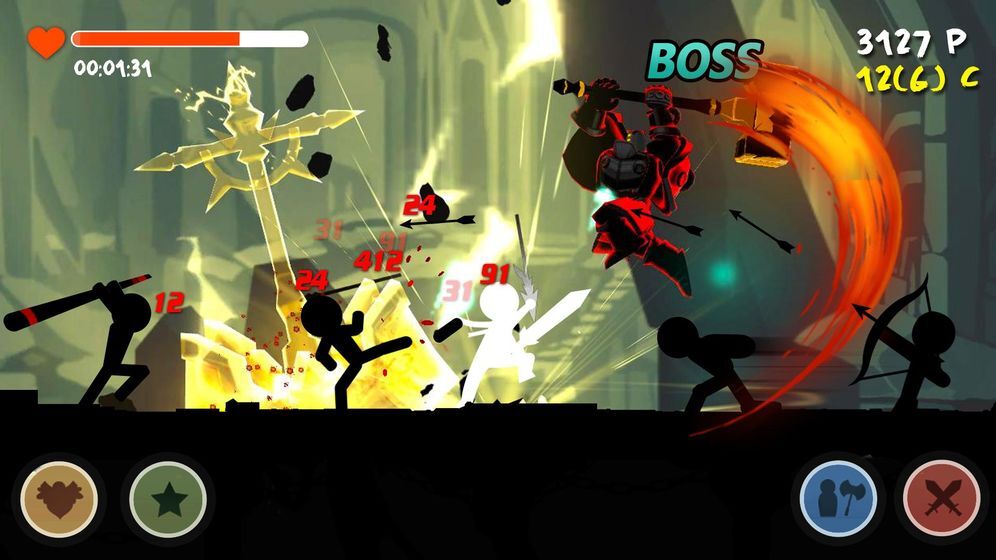Use the blue axe warrior skill

click(838, 498)
